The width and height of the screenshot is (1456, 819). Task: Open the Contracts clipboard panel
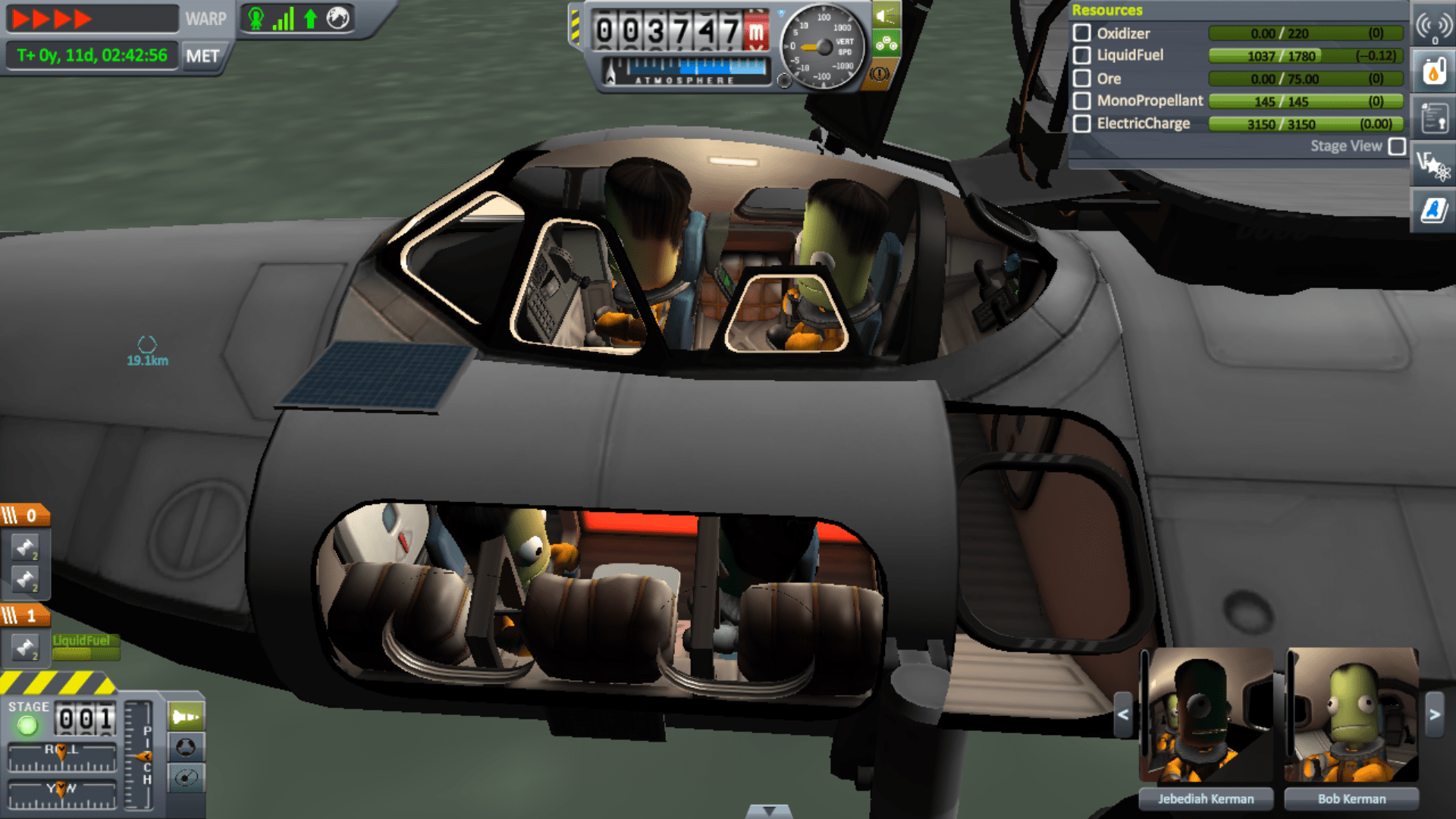(x=1433, y=118)
